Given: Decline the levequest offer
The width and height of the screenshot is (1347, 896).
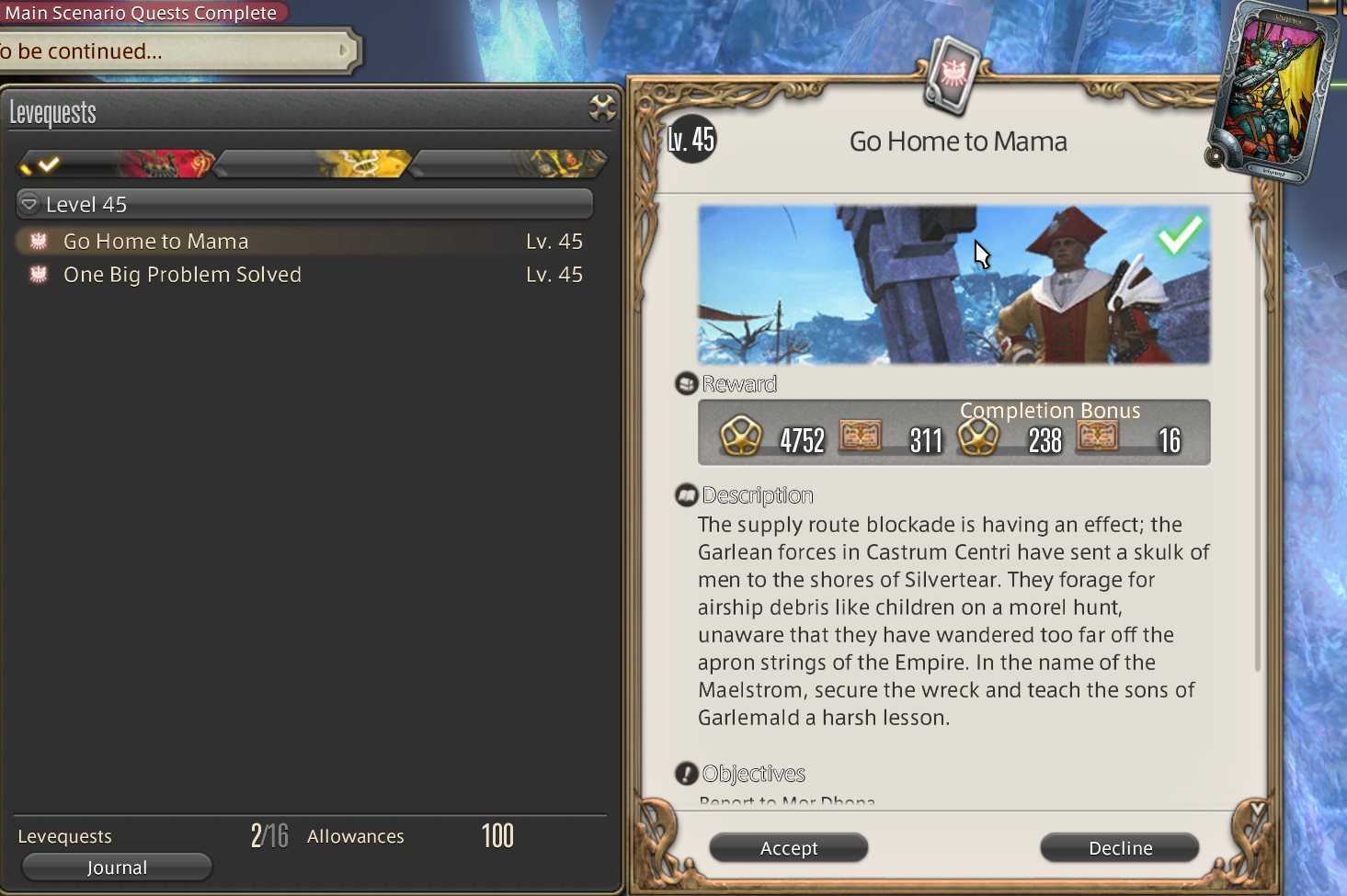Looking at the screenshot, I should [x=1119, y=847].
